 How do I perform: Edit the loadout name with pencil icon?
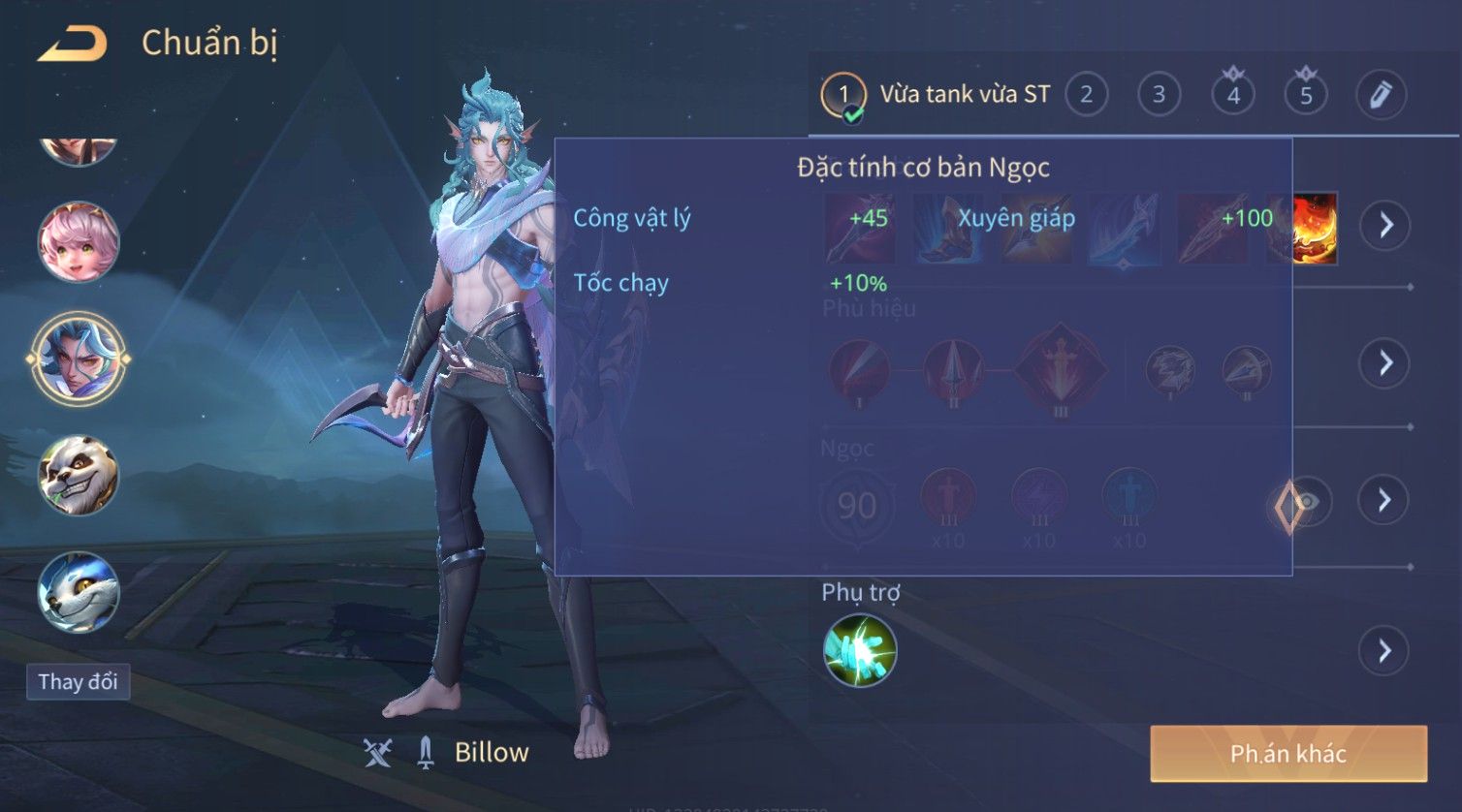tap(1381, 95)
